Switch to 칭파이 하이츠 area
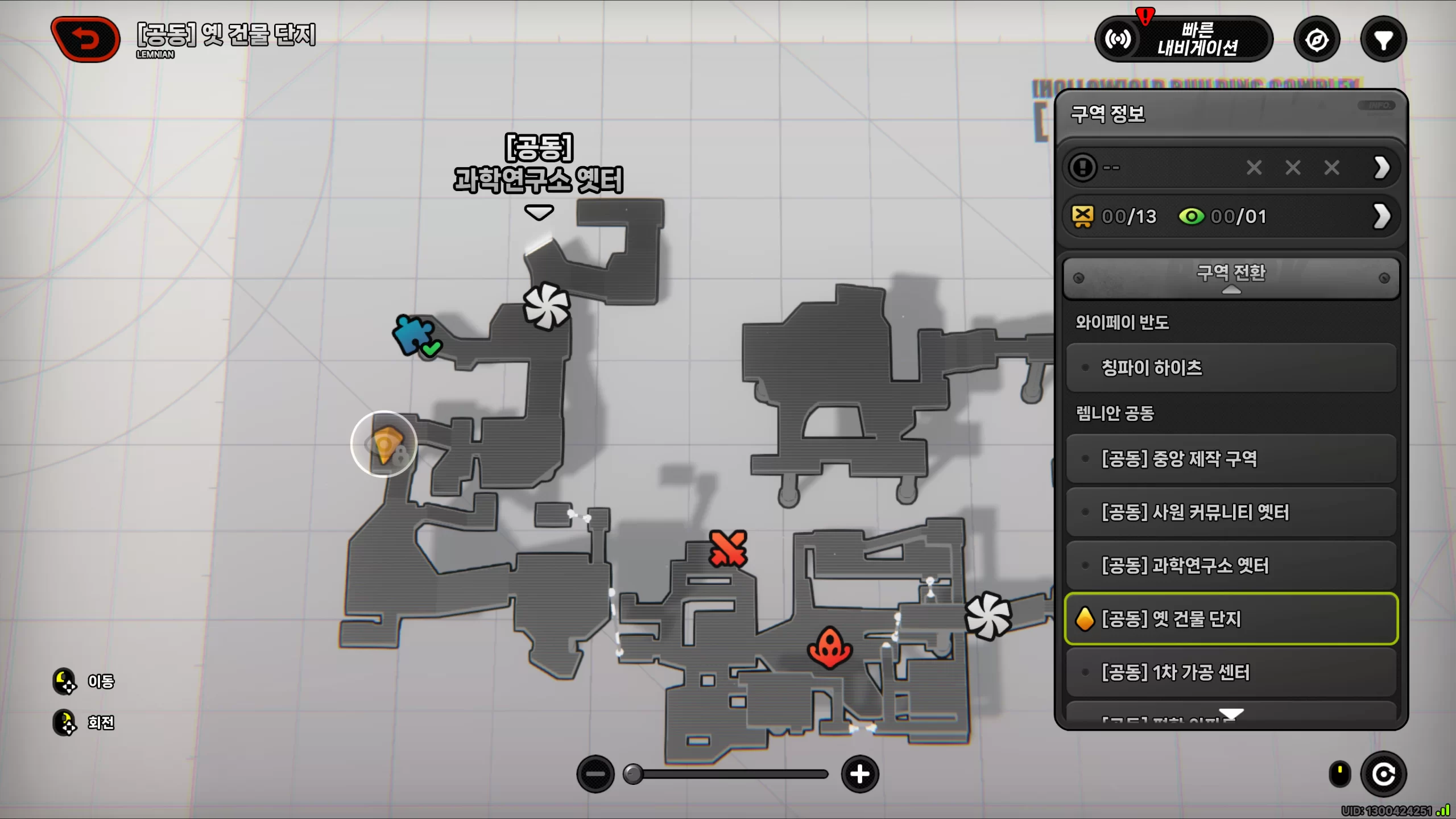 tap(1231, 368)
